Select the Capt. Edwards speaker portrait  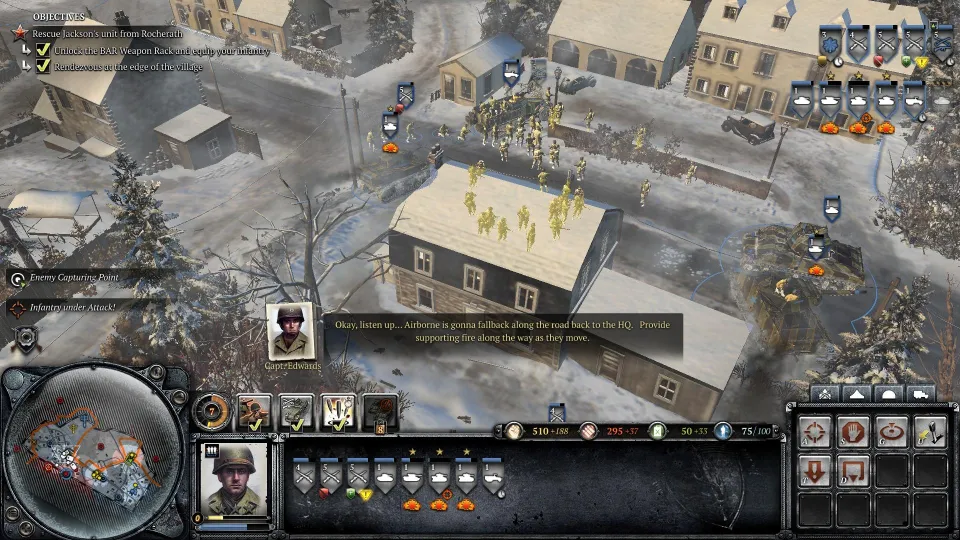point(293,331)
